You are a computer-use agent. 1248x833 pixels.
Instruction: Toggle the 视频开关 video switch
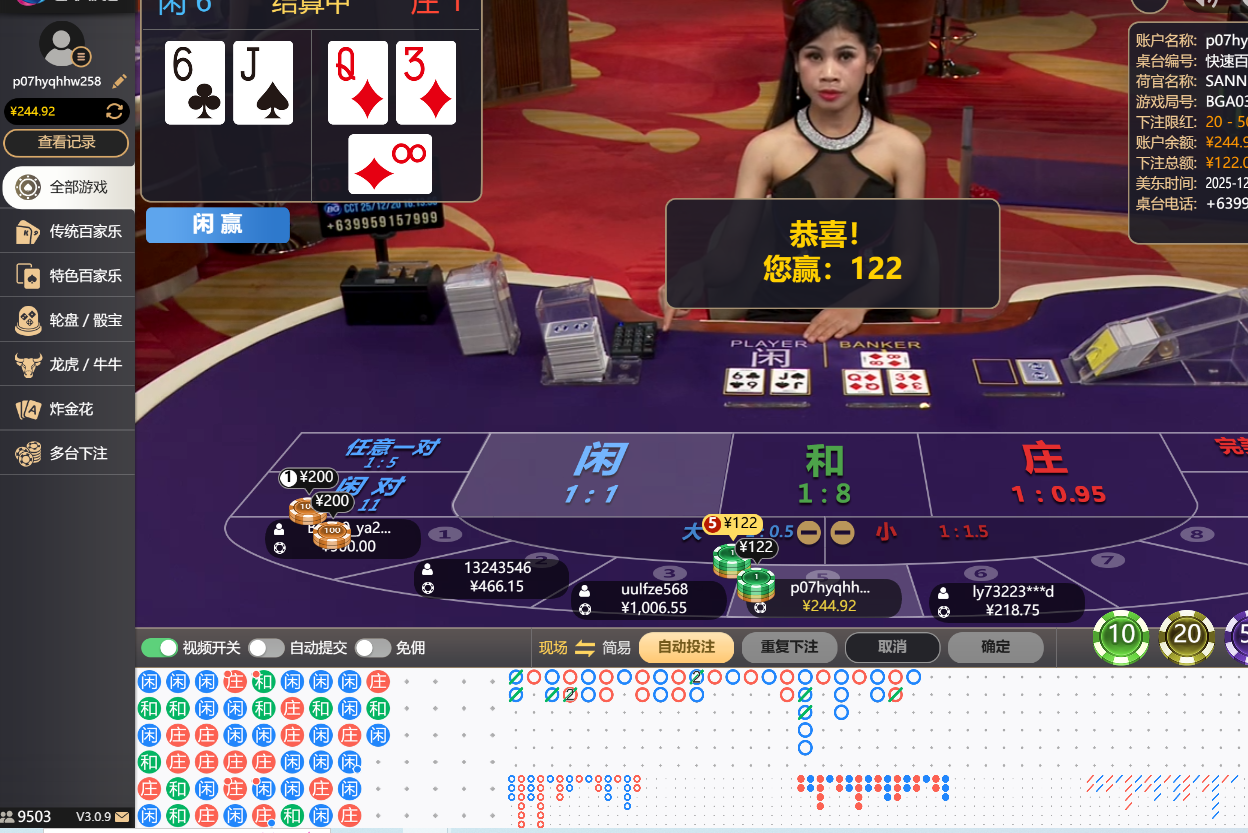click(x=159, y=648)
